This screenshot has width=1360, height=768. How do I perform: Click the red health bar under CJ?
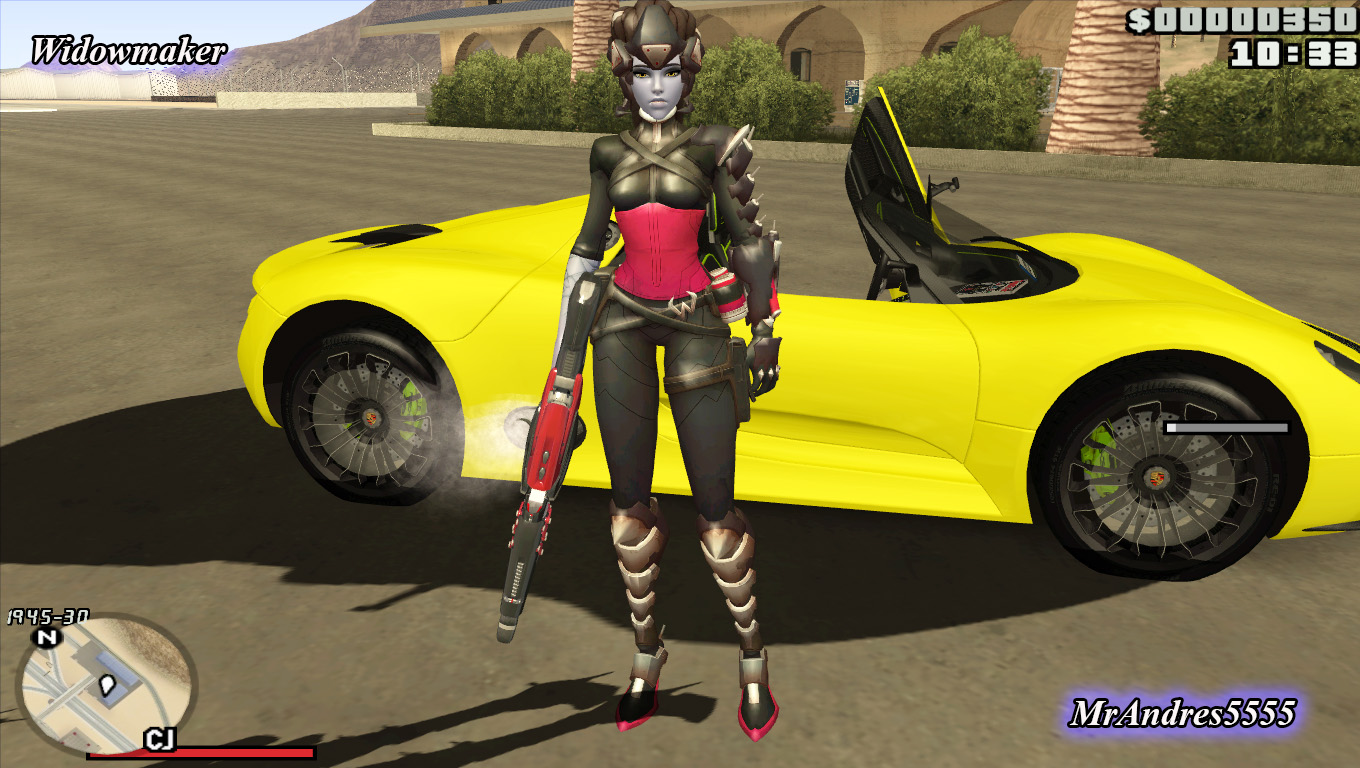click(x=215, y=752)
